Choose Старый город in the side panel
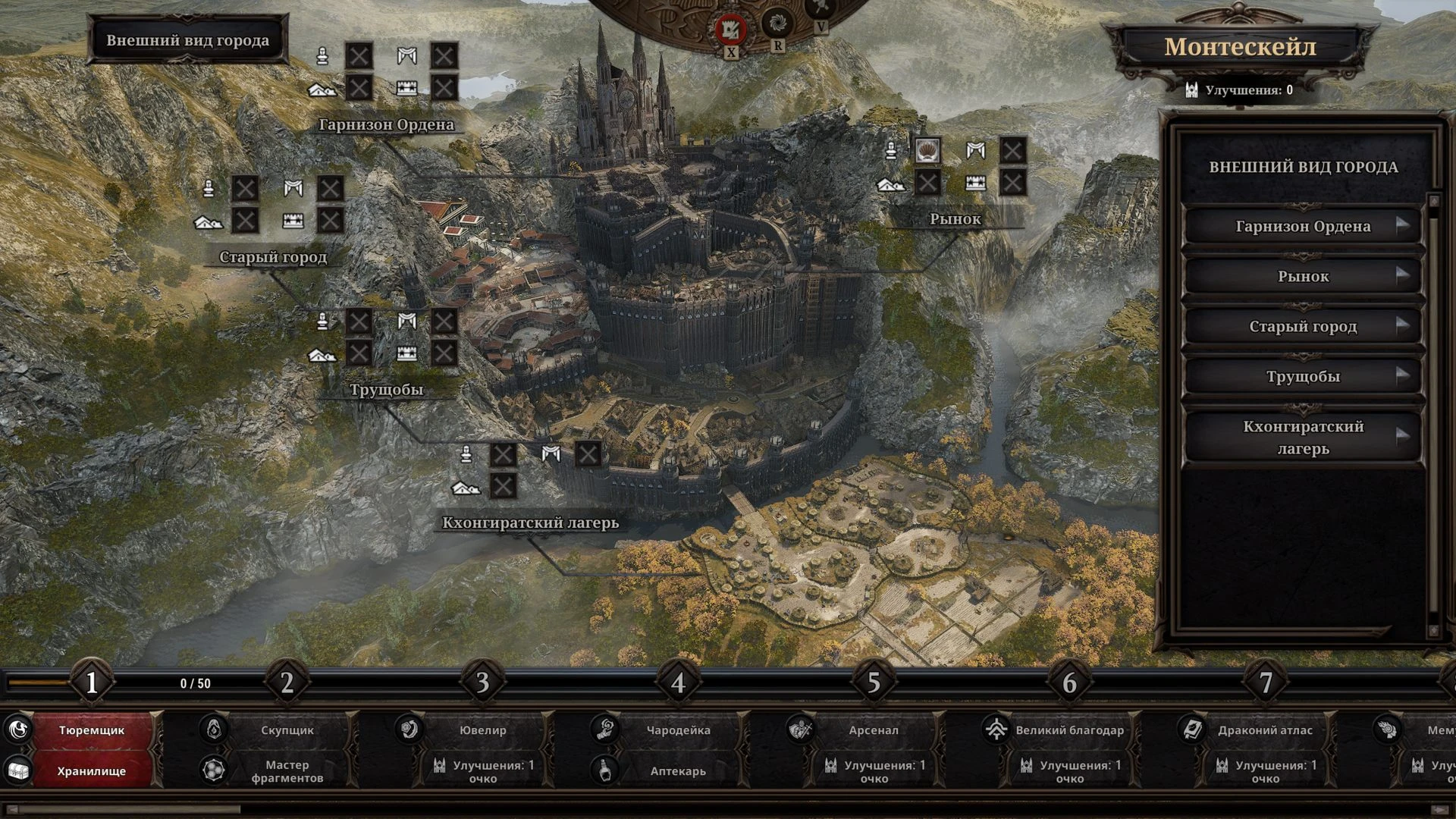The width and height of the screenshot is (1456, 819). coord(1302,326)
